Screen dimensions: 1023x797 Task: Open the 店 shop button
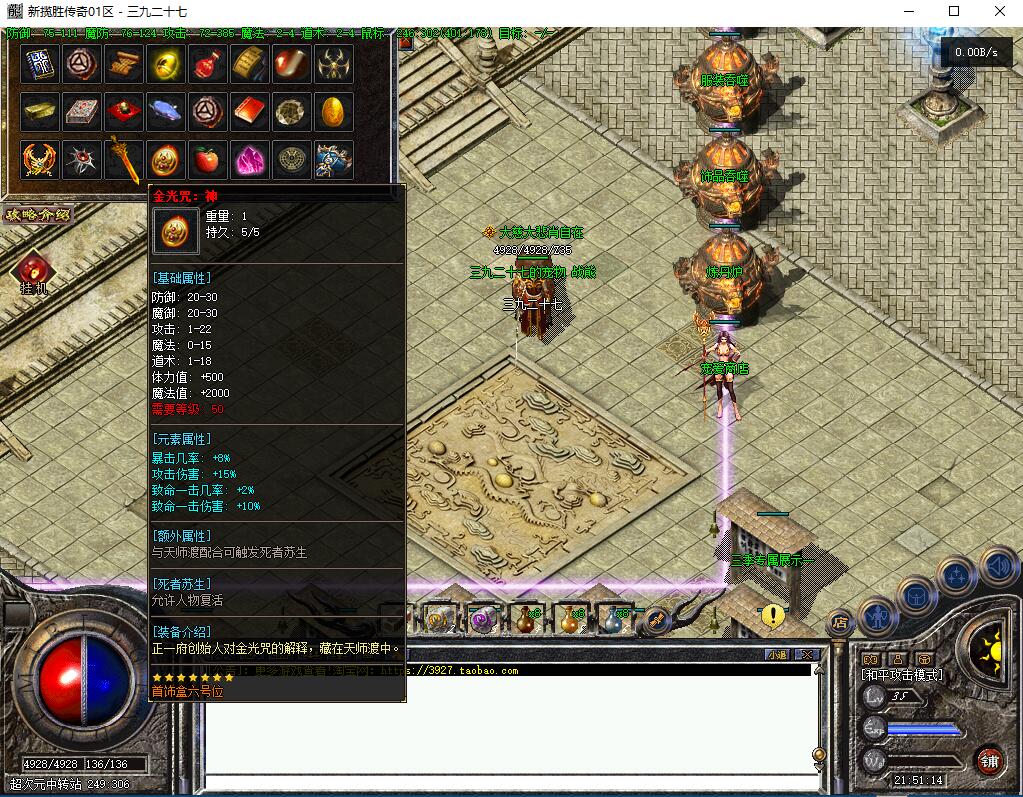pyautogui.click(x=840, y=624)
